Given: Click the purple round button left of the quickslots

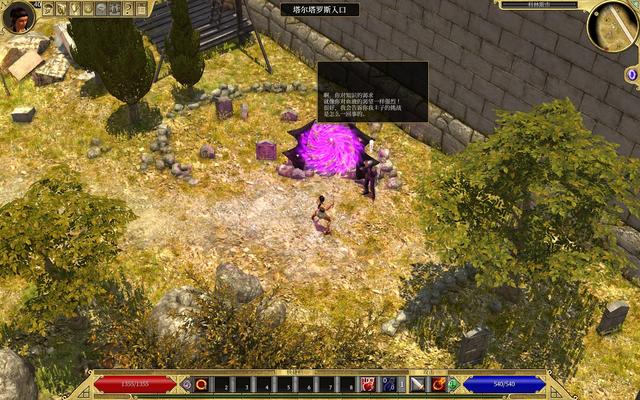Looking at the screenshot, I should point(186,384).
